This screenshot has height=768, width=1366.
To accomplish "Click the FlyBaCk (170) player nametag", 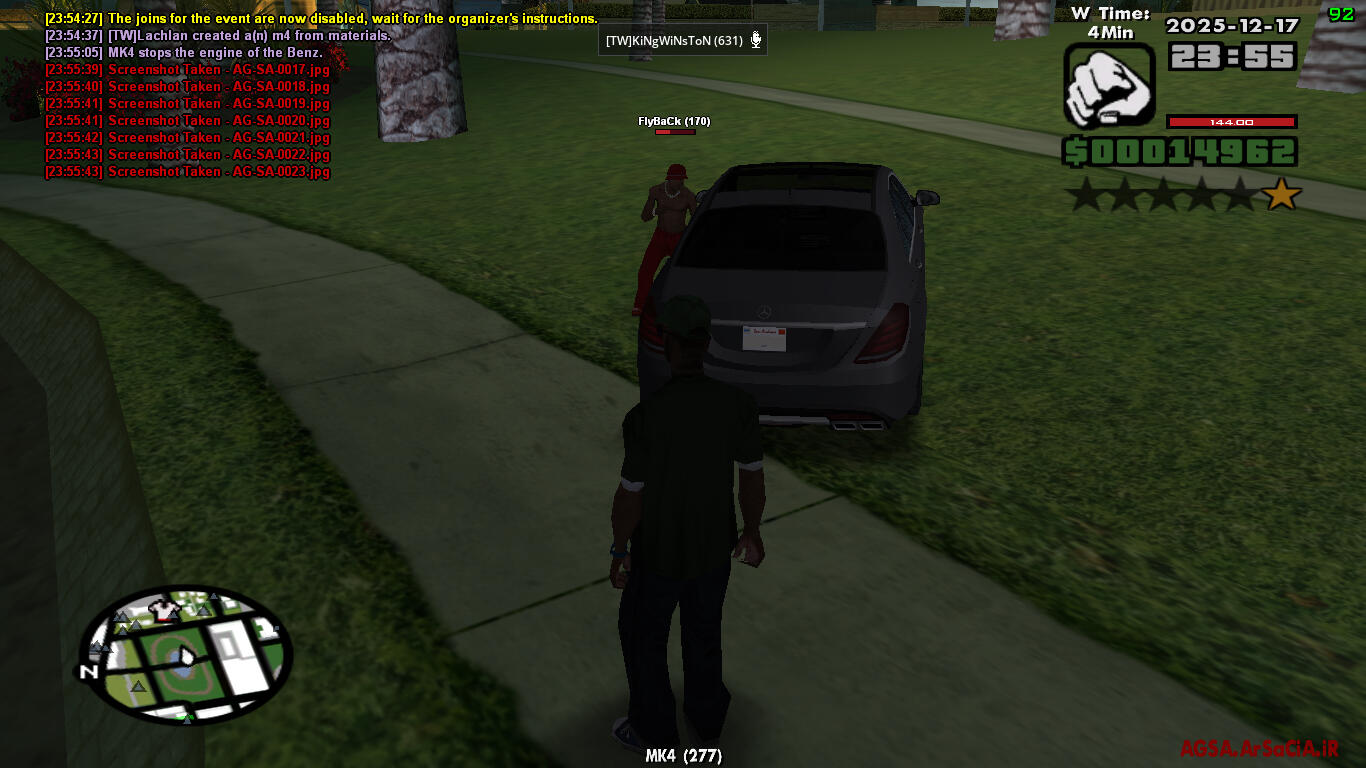I will point(674,121).
